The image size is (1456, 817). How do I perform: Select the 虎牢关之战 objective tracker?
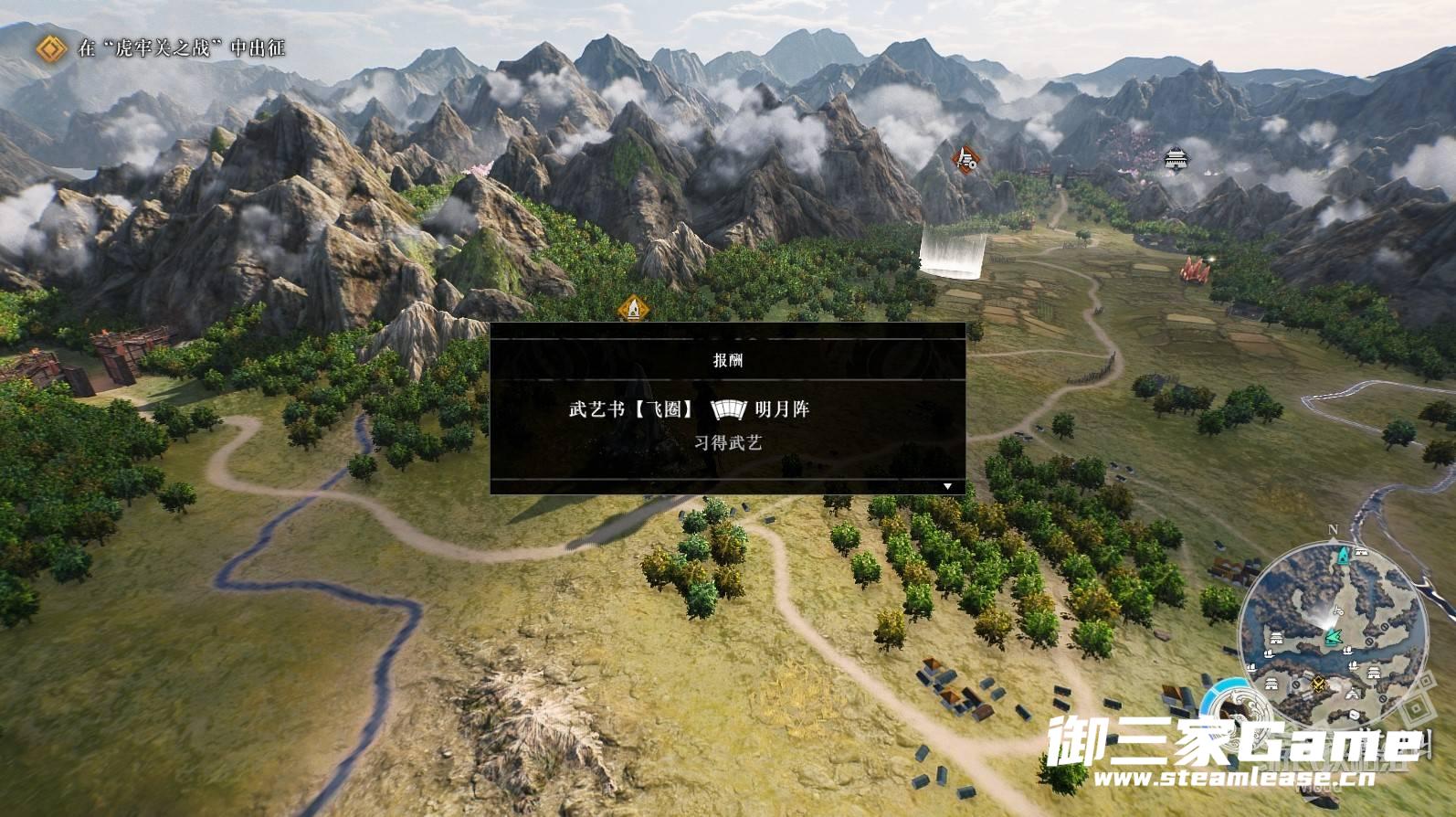point(181,48)
